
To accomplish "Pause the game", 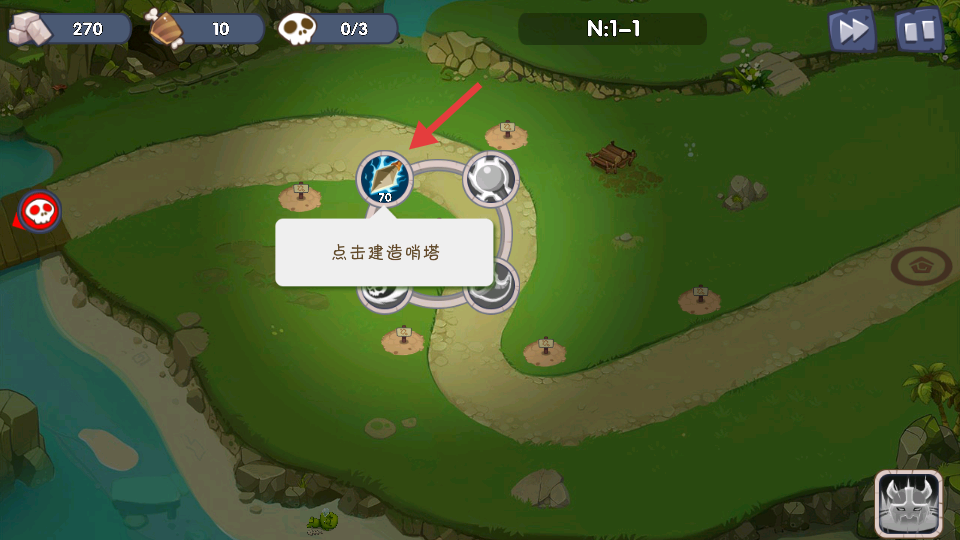I will click(x=918, y=31).
